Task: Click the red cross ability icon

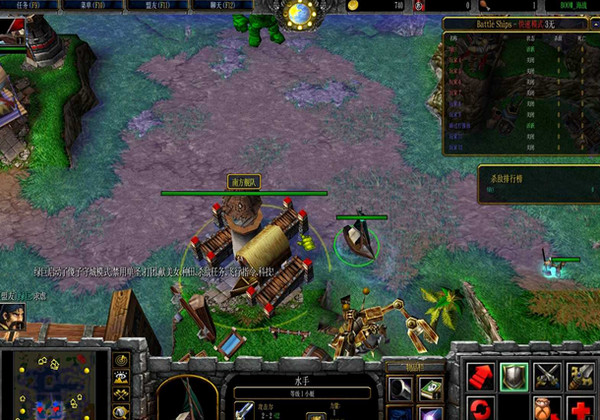Action: click(x=580, y=409)
